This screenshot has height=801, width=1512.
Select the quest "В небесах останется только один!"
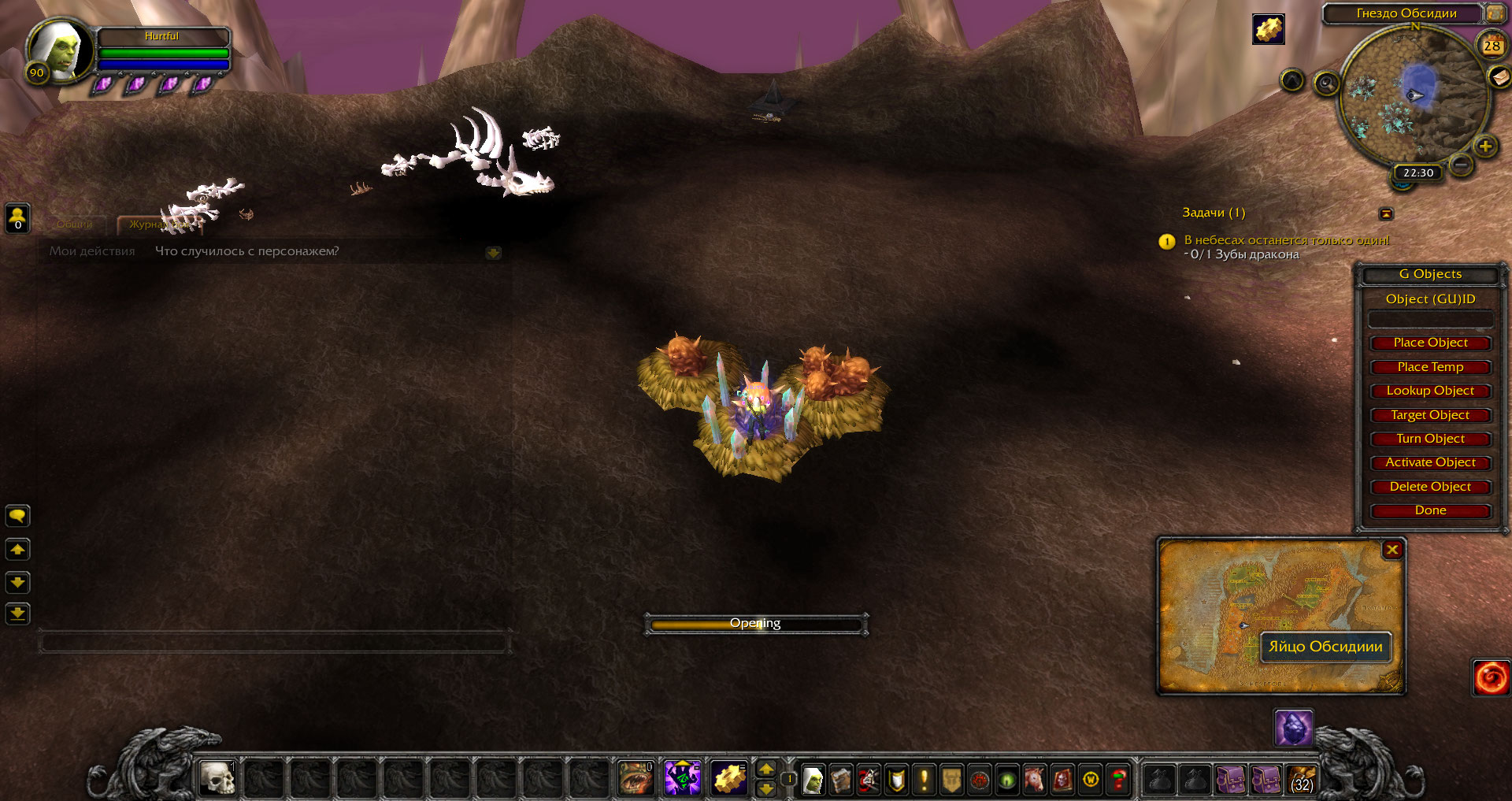(x=1287, y=240)
